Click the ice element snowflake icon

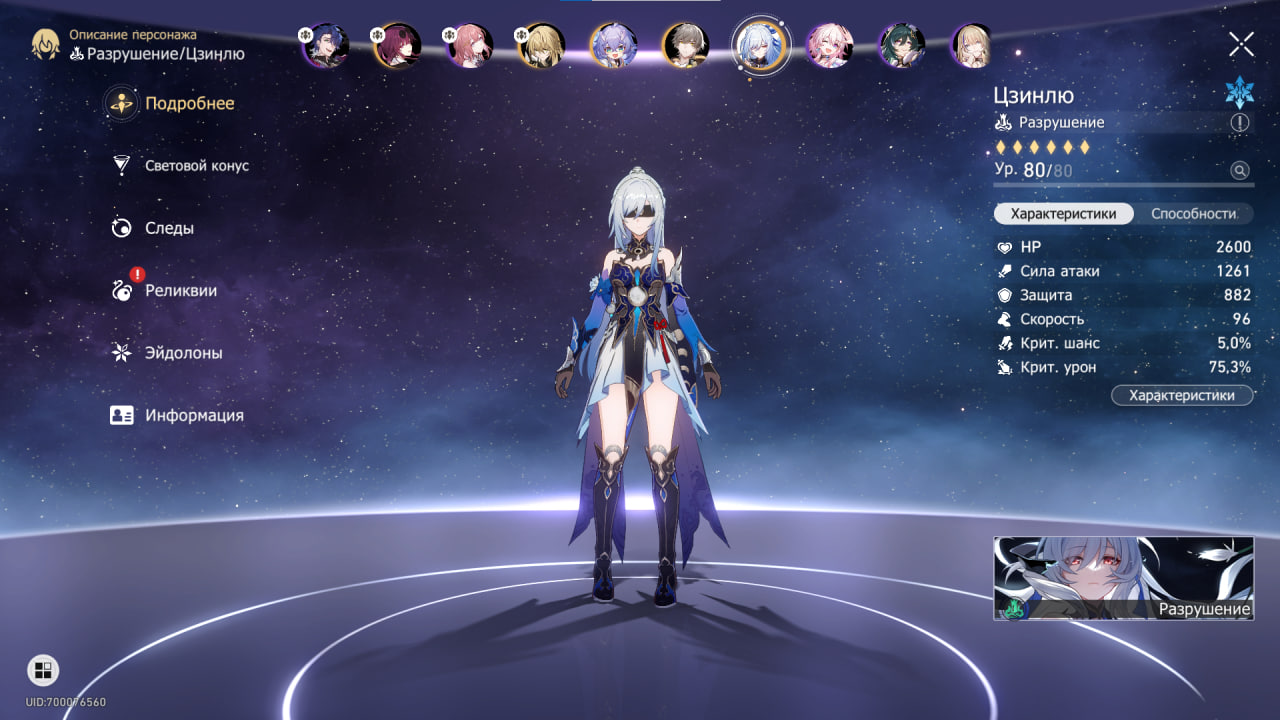1239,92
